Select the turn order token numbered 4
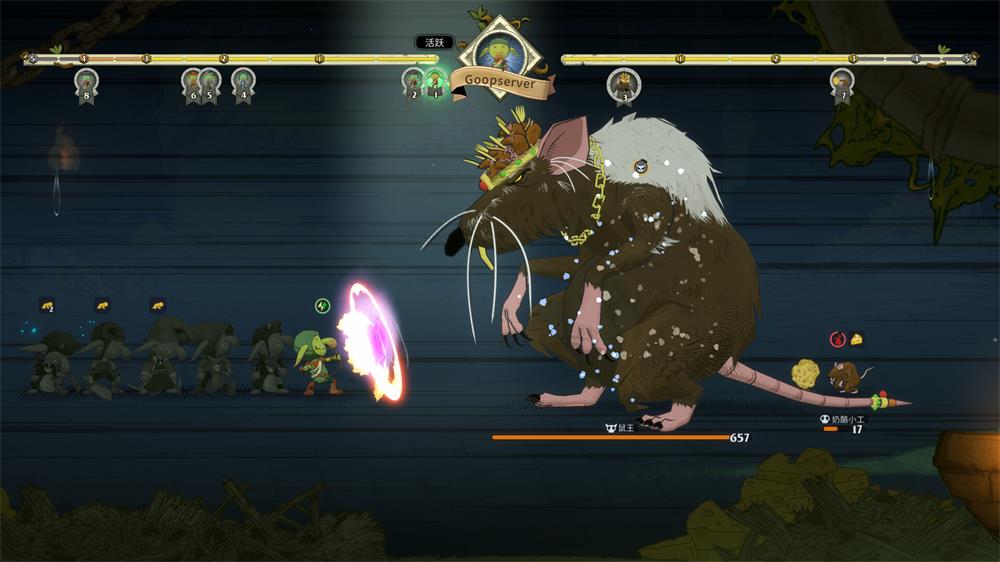 point(243,82)
